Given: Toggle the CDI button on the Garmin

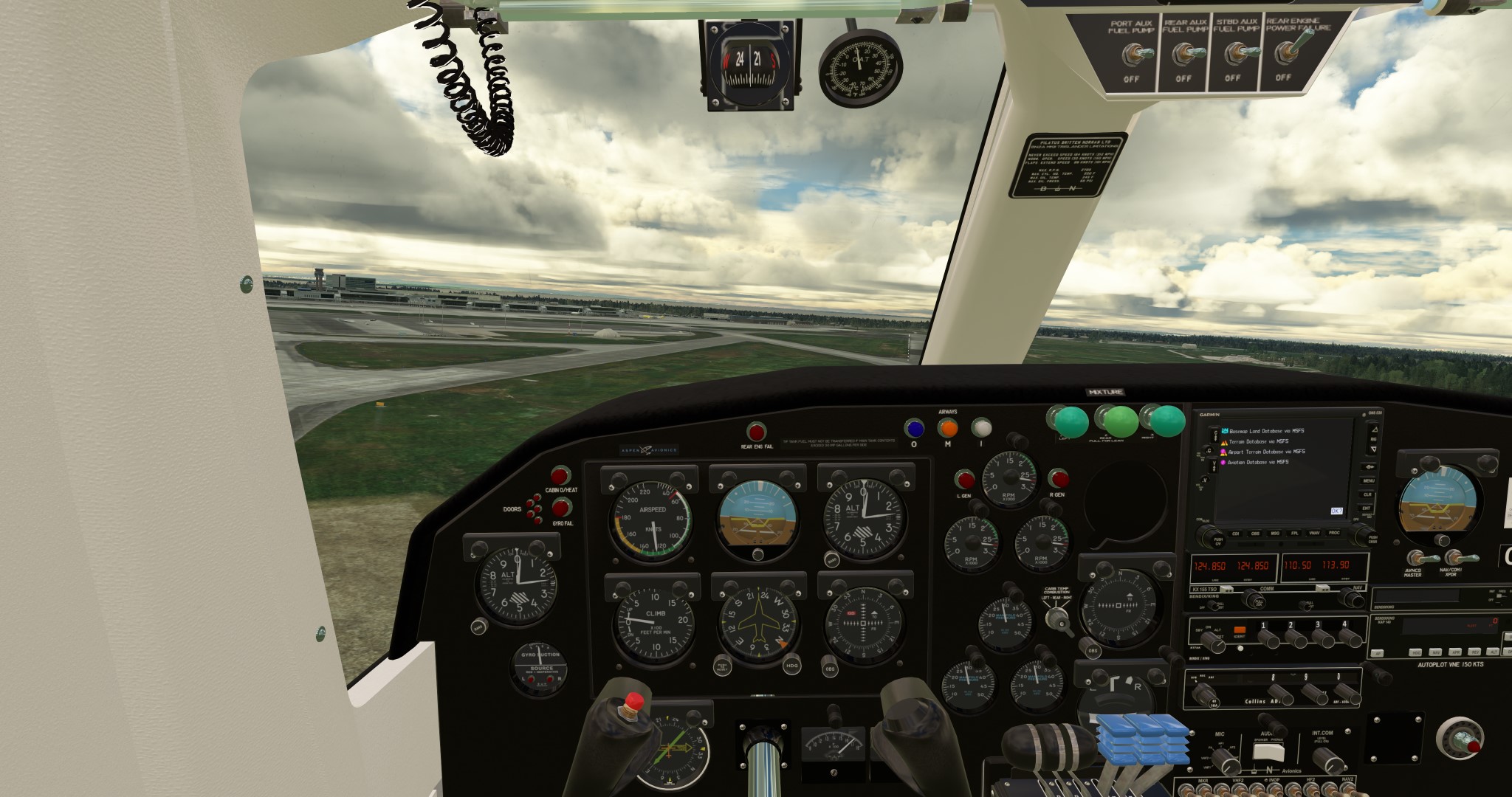Looking at the screenshot, I should click(1235, 533).
